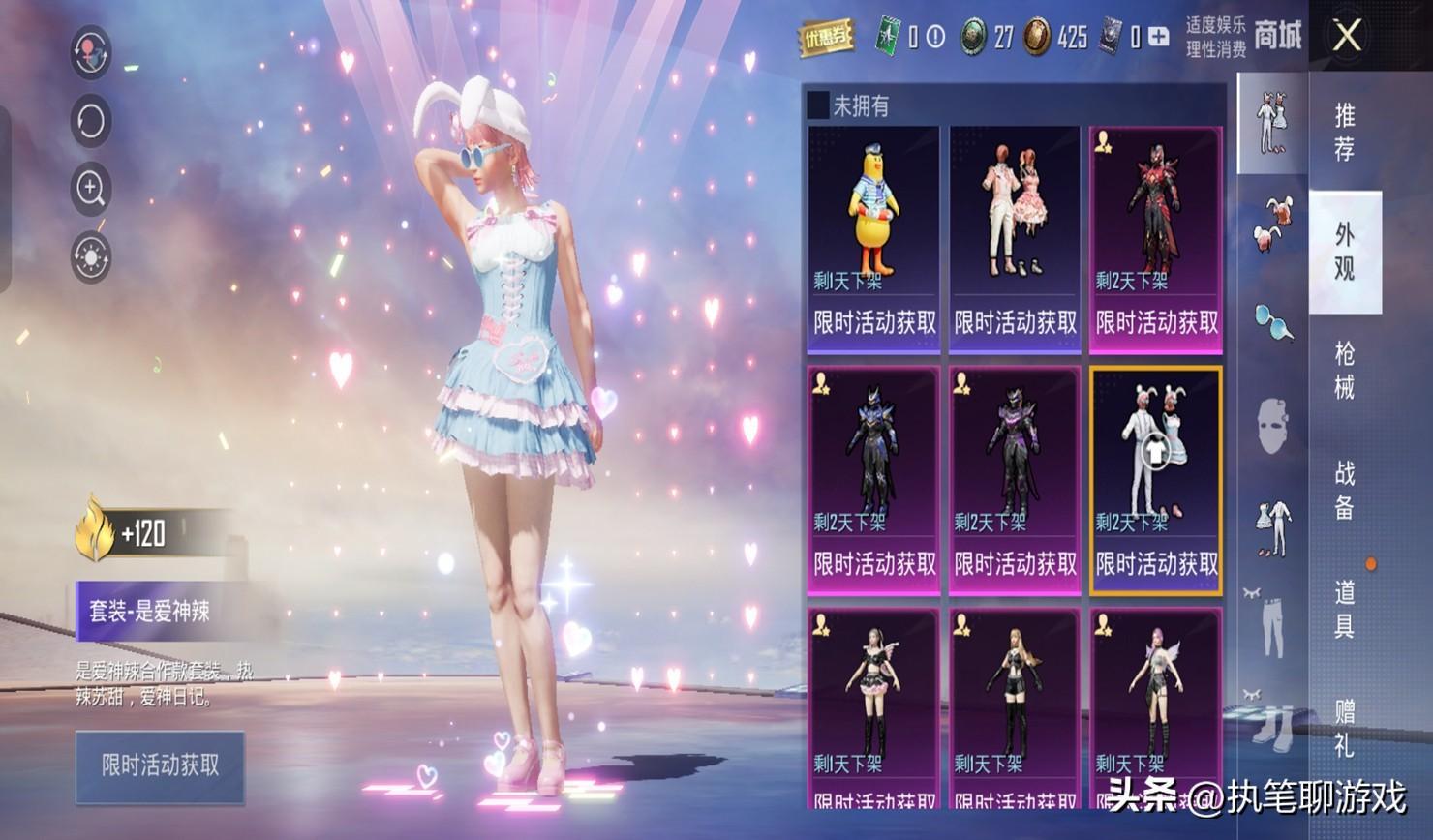
Task: Select the yellow duck costume card
Action: point(873,239)
